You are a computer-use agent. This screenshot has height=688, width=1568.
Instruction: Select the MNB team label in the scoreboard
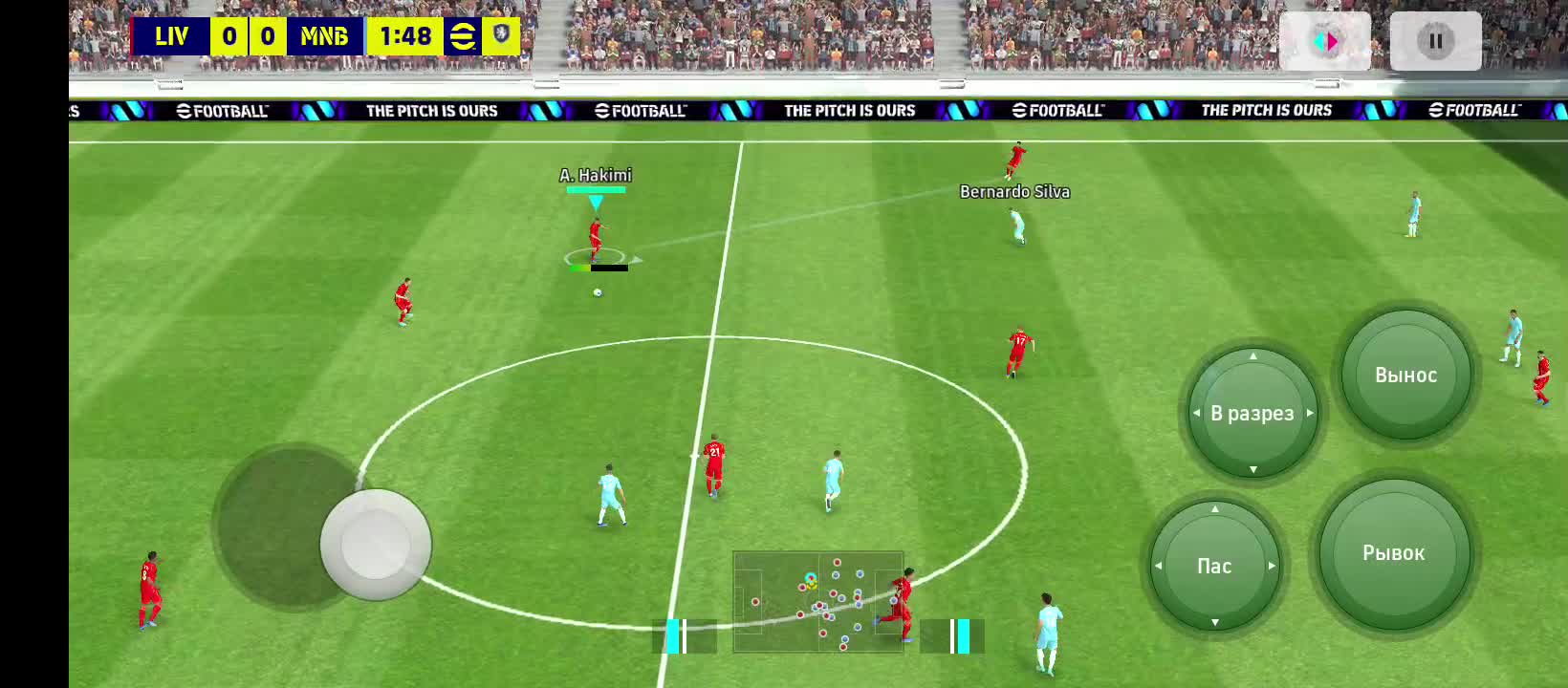(x=326, y=36)
